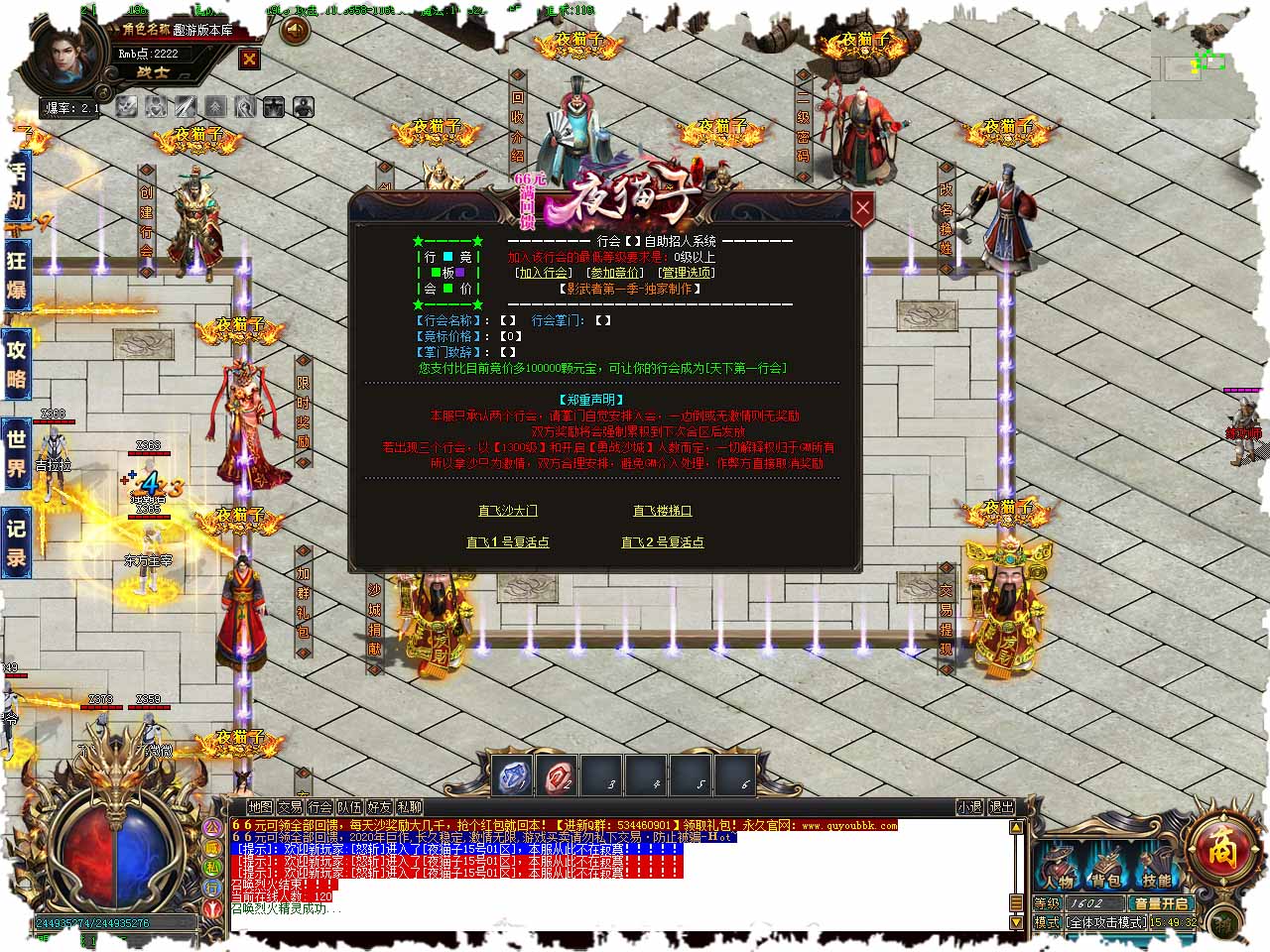Open the 地图 map tab

260,807
